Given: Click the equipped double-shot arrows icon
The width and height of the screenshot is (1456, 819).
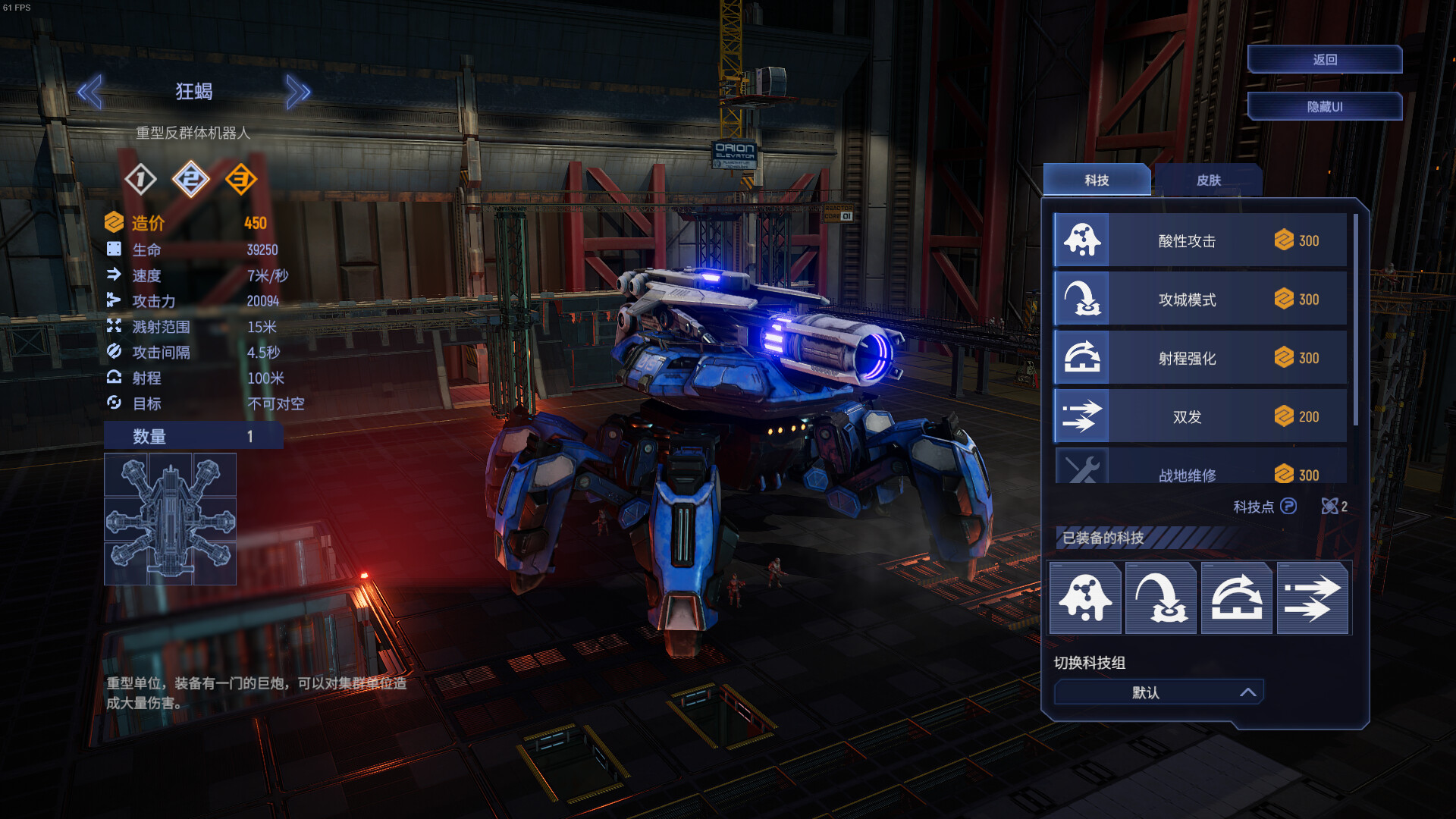Looking at the screenshot, I should (1313, 598).
